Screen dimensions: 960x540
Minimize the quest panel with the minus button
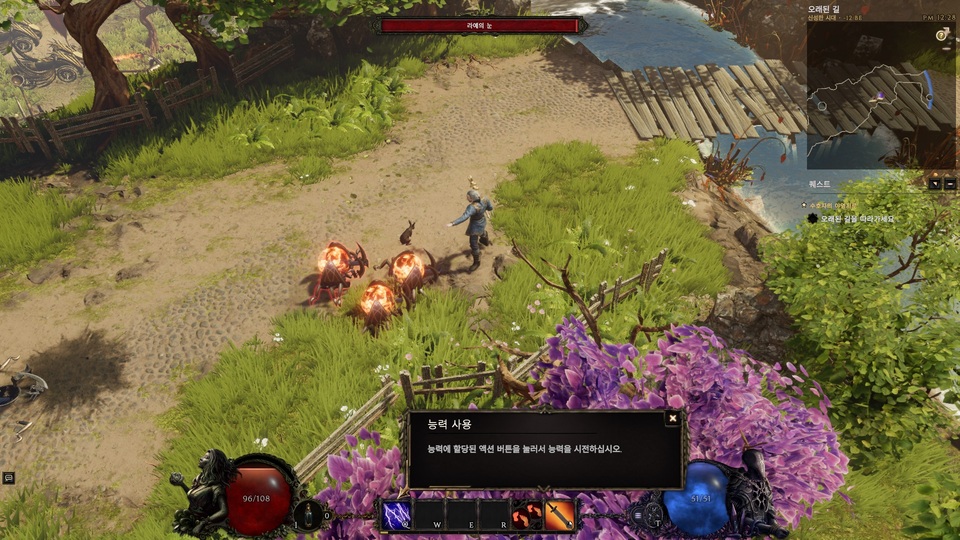(948, 184)
